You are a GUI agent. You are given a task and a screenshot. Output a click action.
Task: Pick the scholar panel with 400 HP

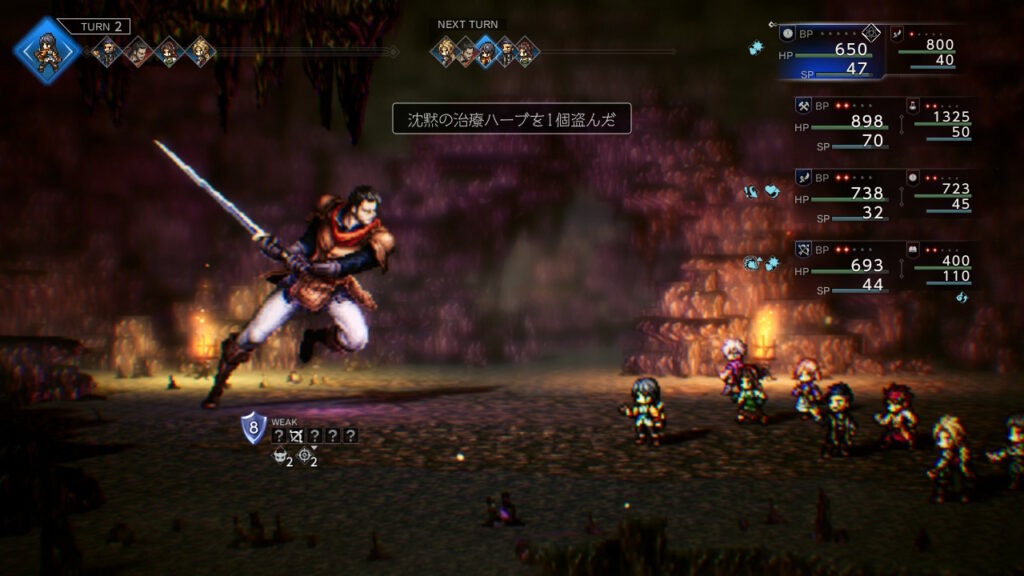click(x=940, y=263)
